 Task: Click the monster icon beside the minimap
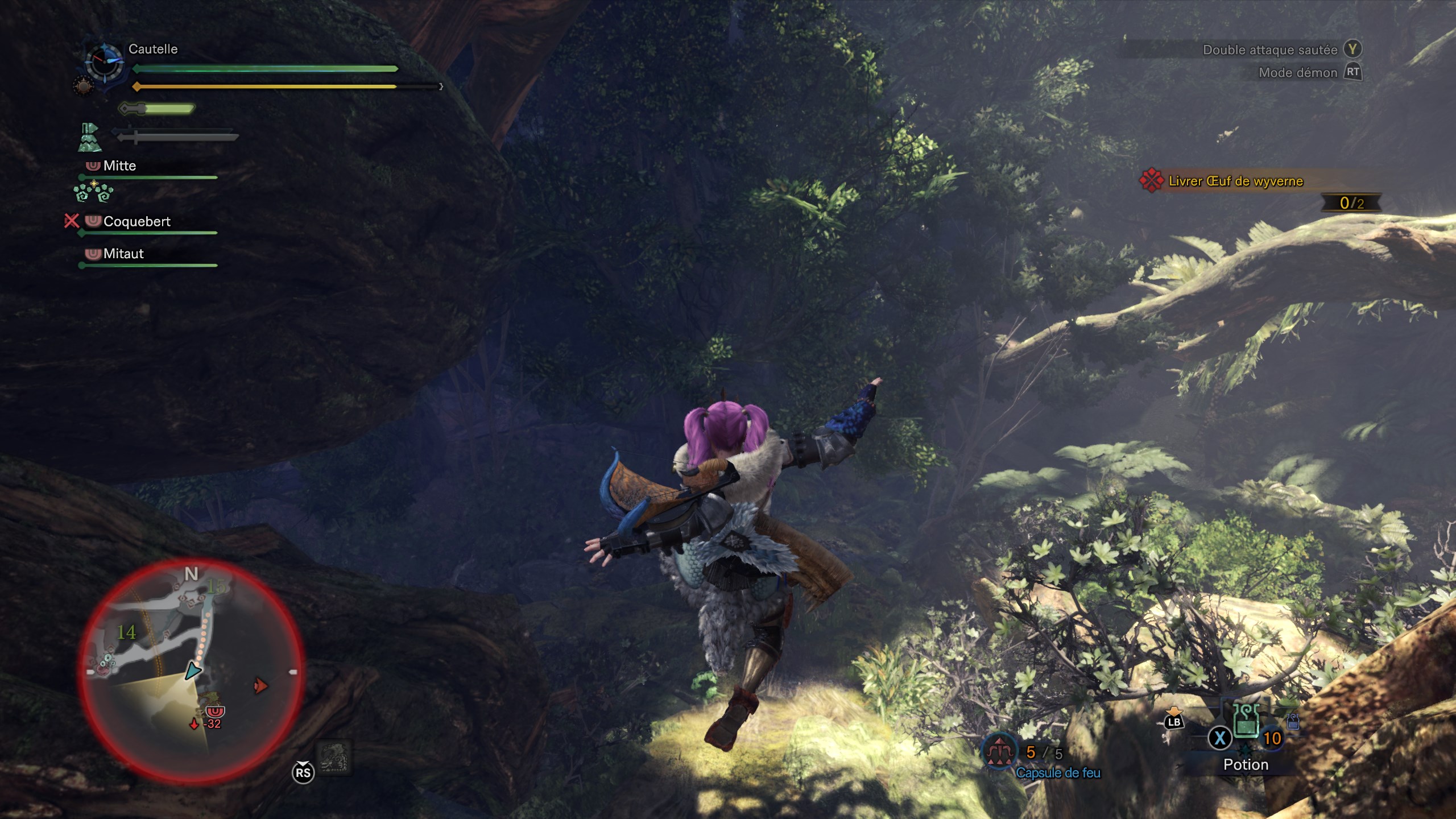(x=334, y=758)
